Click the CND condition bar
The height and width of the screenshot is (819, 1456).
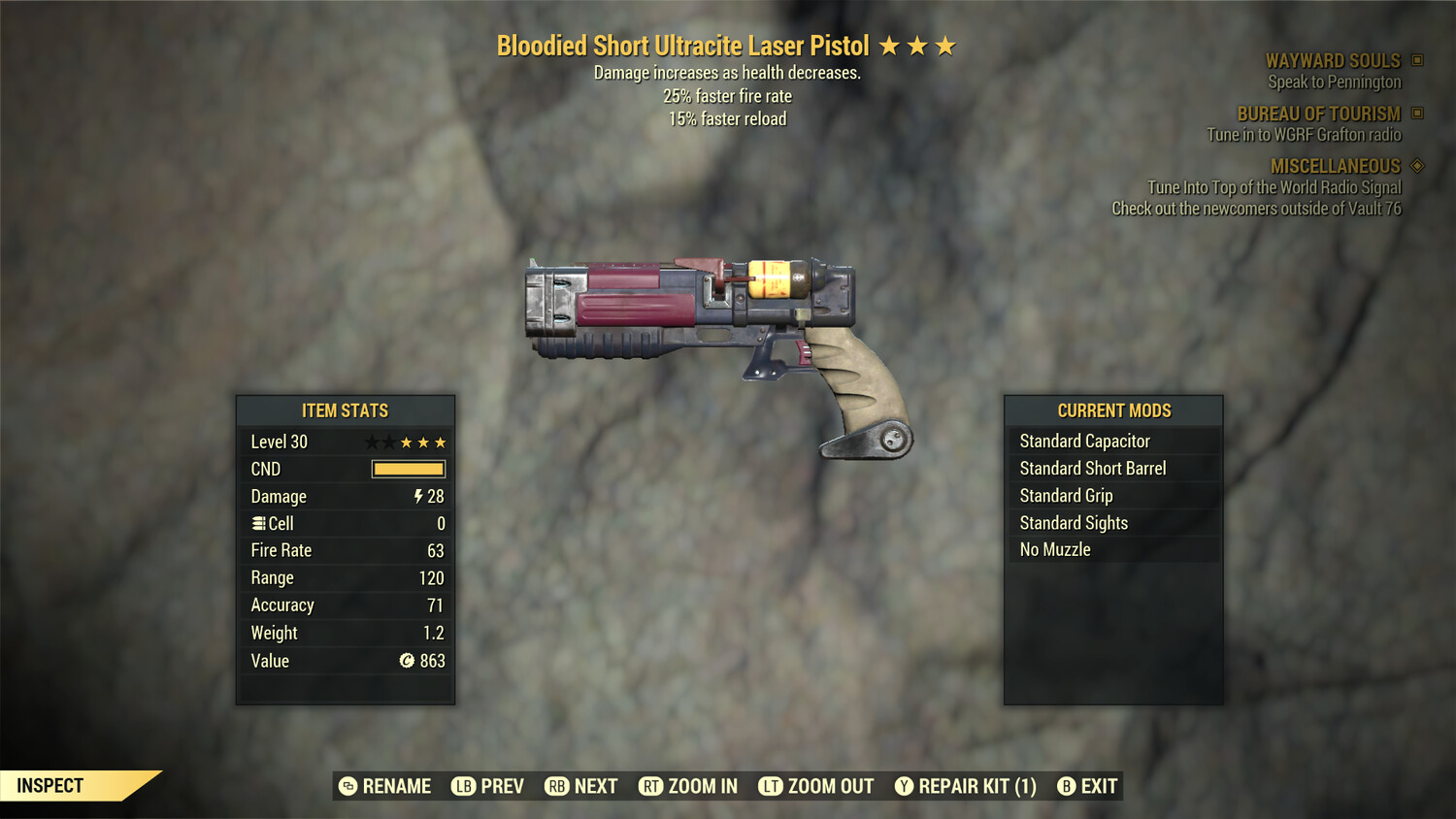click(x=407, y=469)
